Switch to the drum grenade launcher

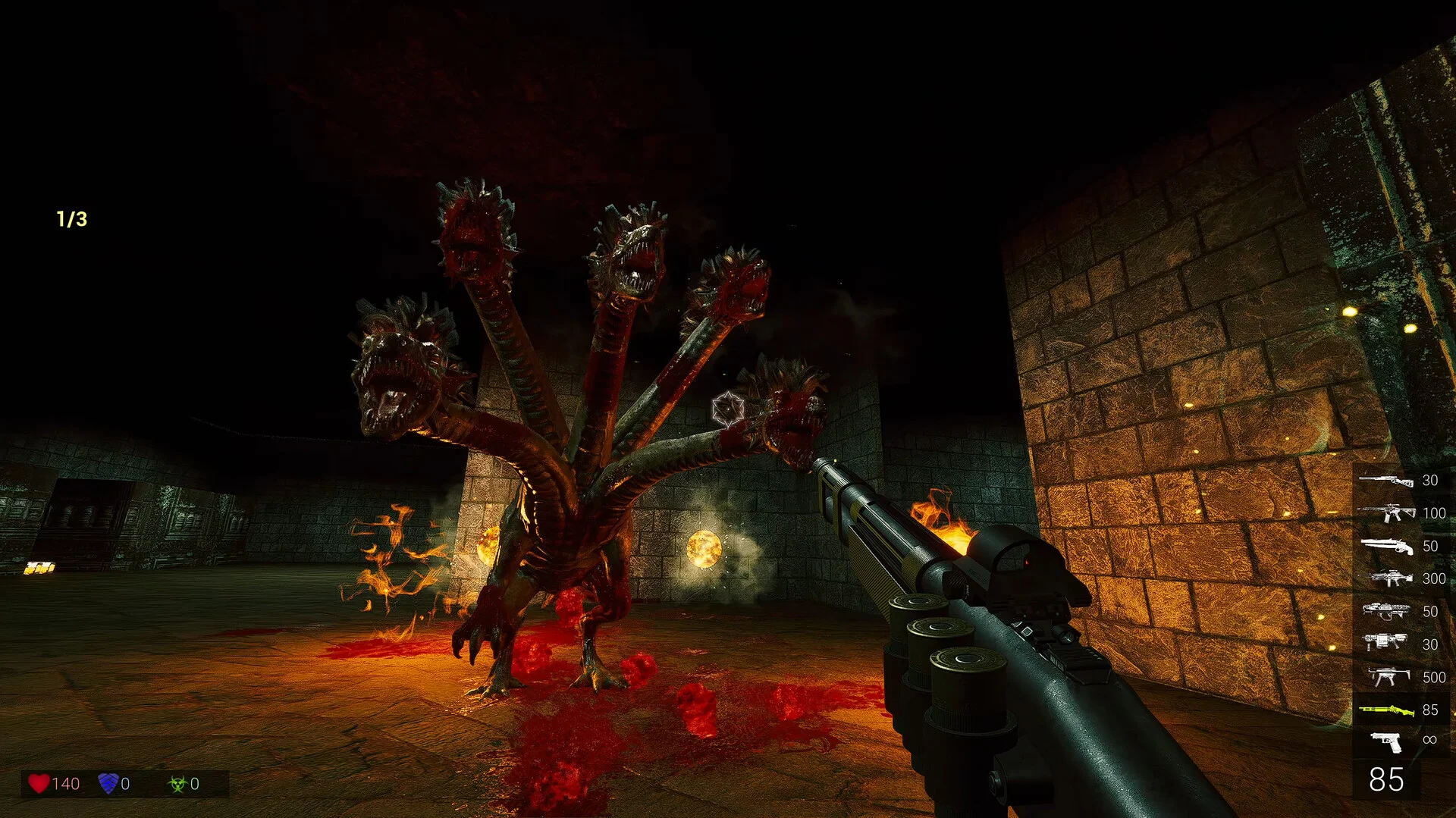click(1385, 644)
